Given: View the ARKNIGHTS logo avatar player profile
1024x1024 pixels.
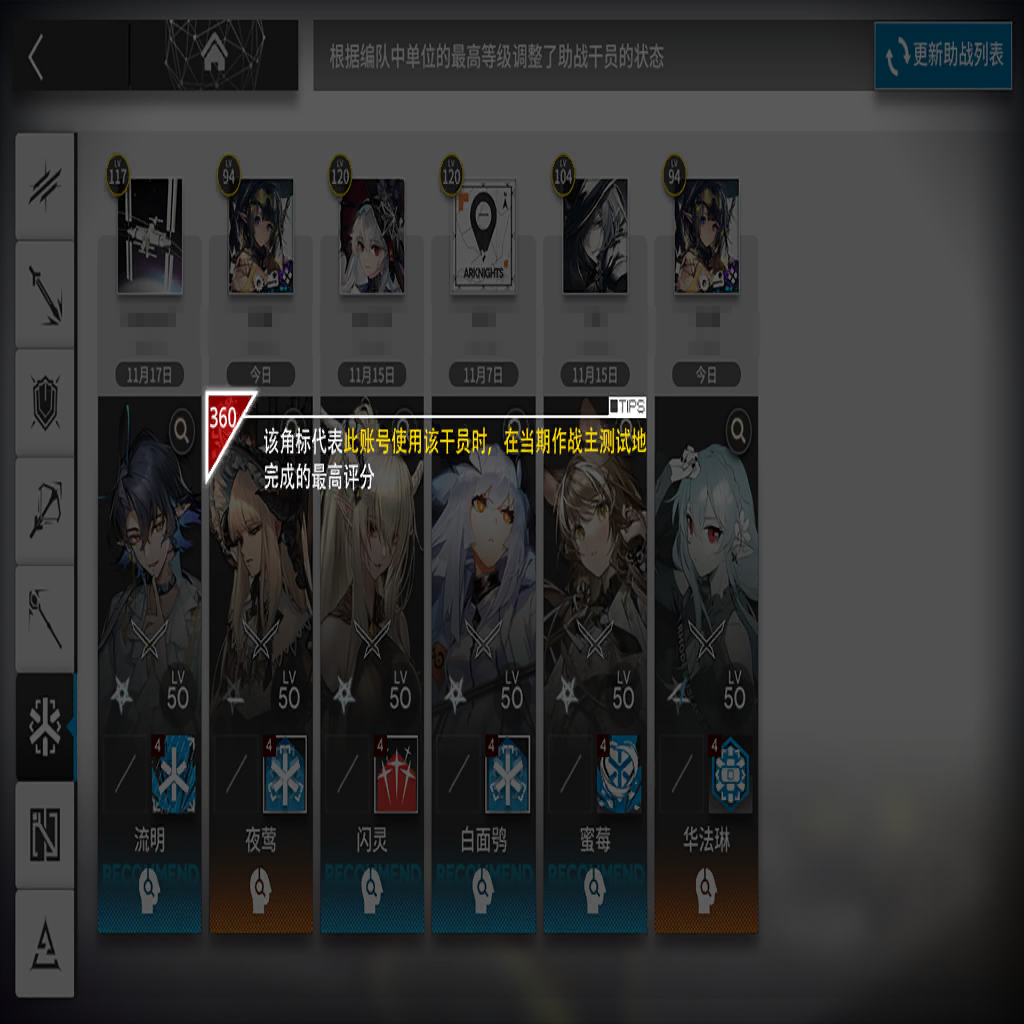Looking at the screenshot, I should point(484,236).
